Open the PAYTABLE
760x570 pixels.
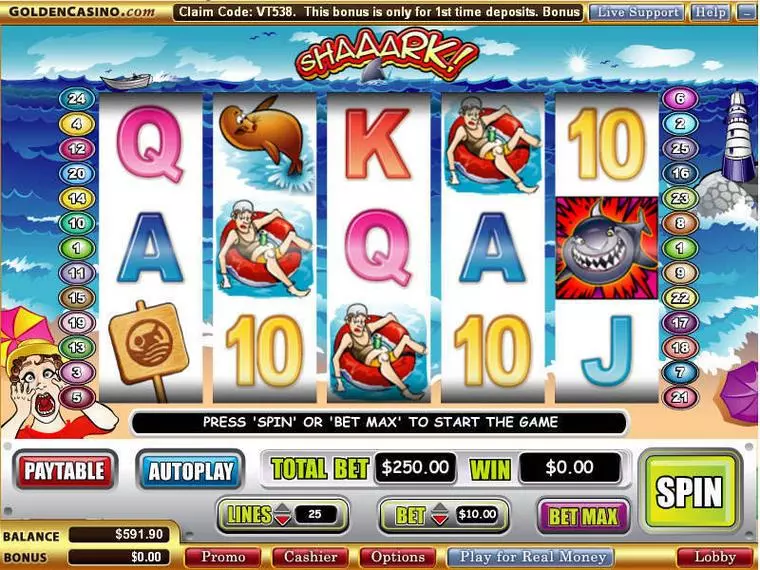tap(66, 469)
